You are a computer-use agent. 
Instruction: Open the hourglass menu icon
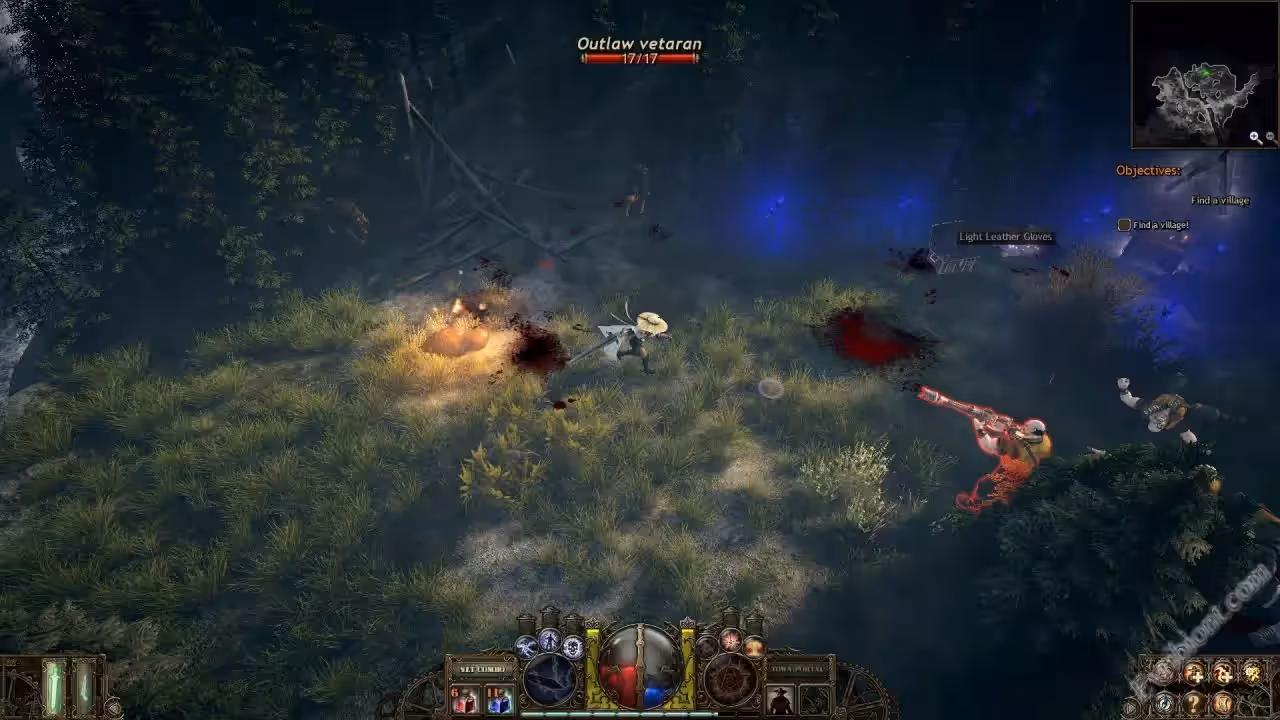click(x=1222, y=703)
